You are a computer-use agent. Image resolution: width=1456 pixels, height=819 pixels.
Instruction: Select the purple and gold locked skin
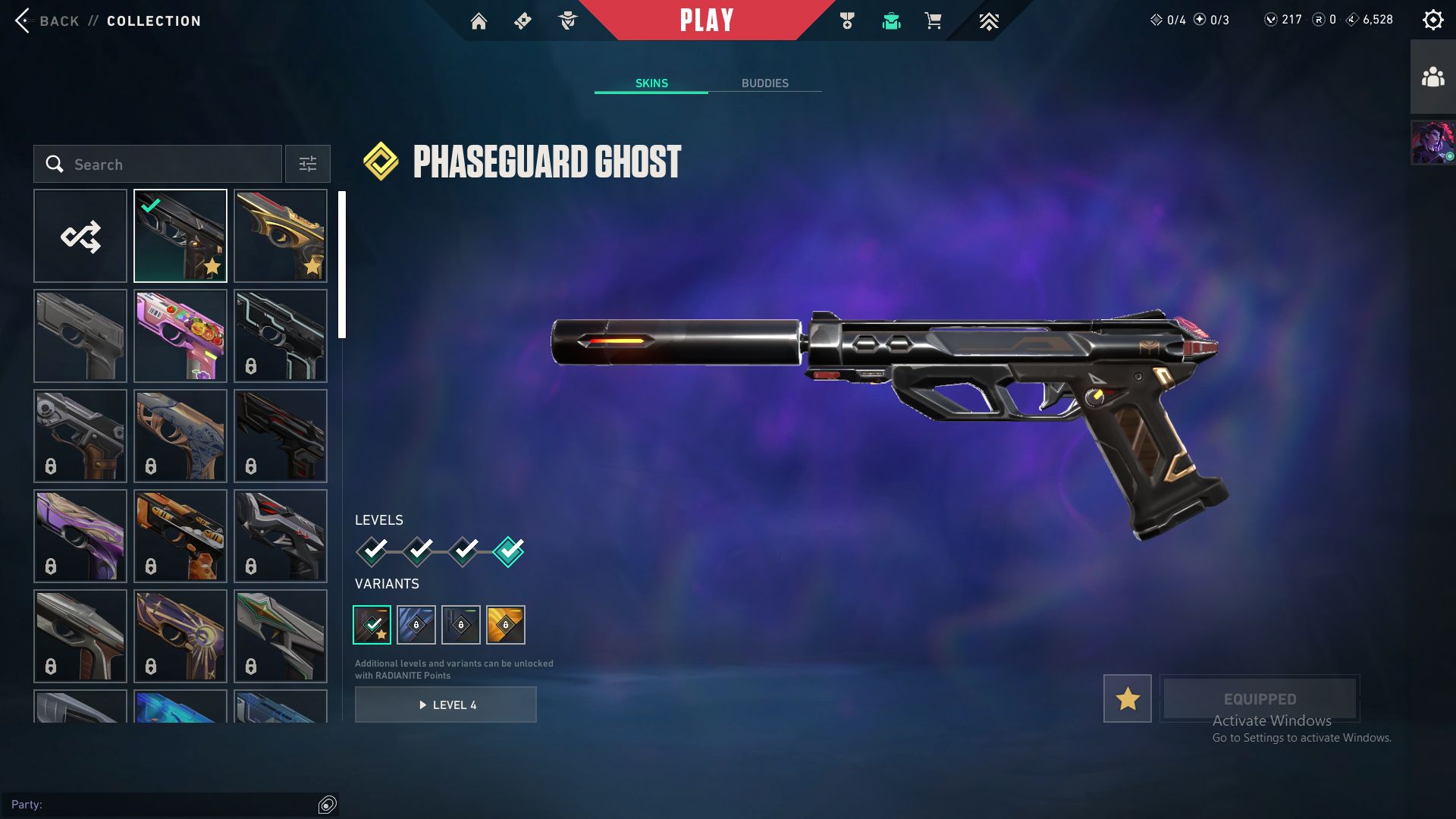80,536
